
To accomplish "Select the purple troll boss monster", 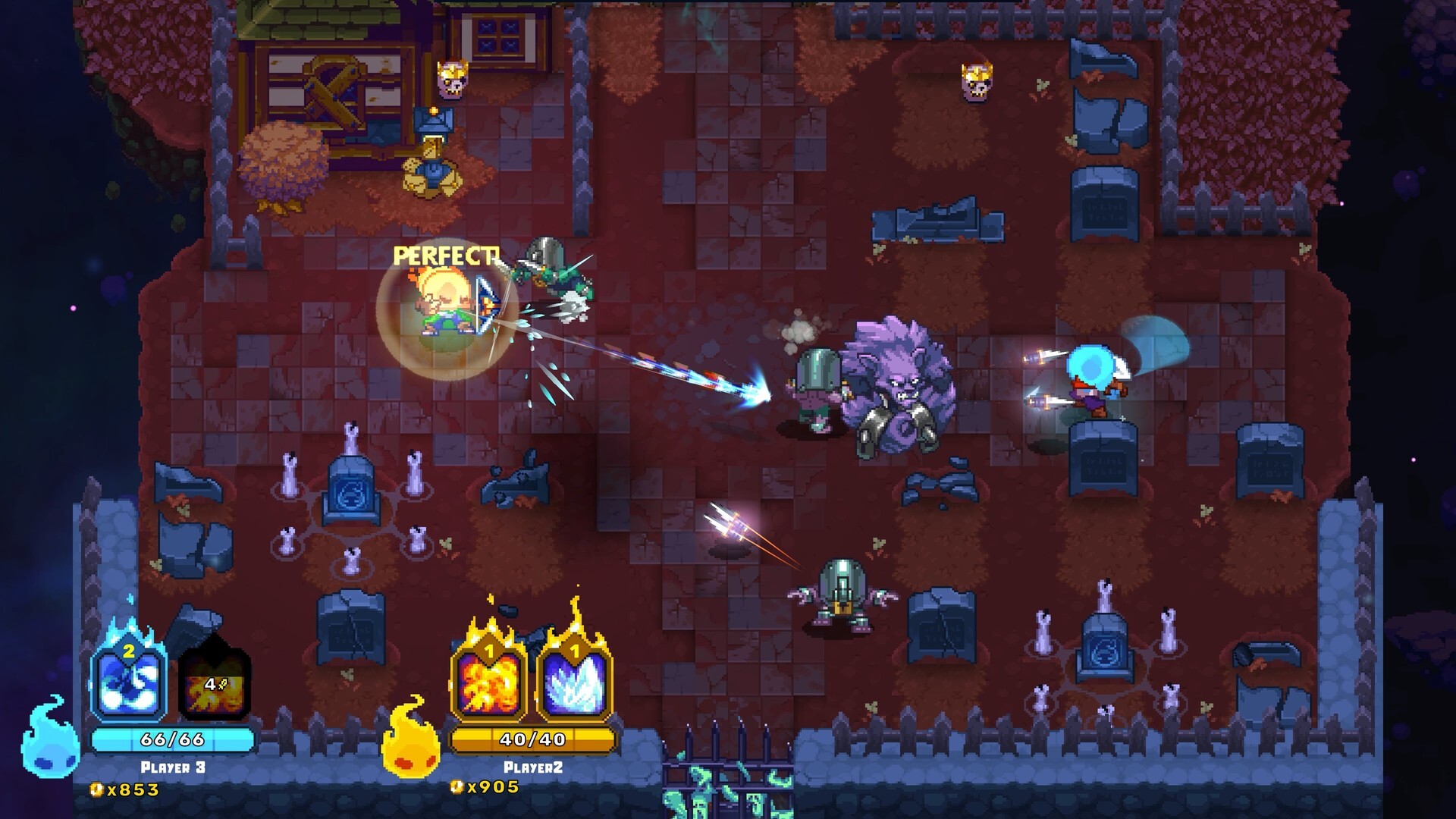I will point(899,379).
